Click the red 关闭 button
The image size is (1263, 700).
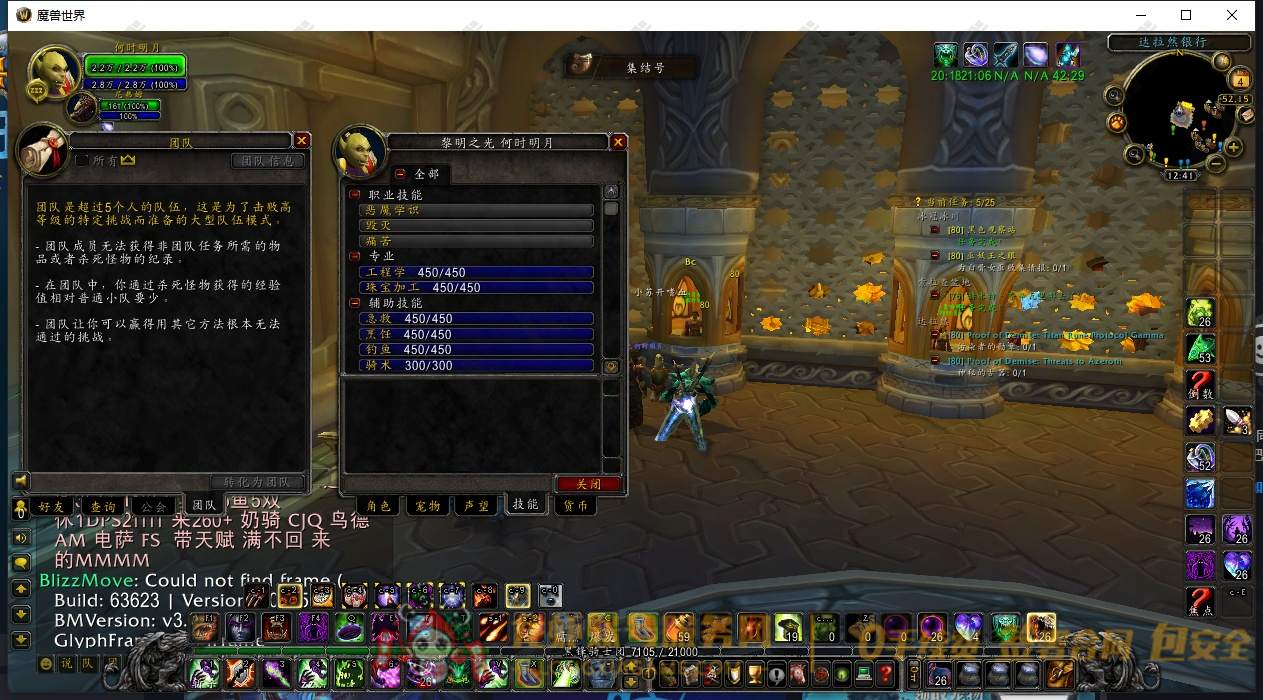point(589,484)
